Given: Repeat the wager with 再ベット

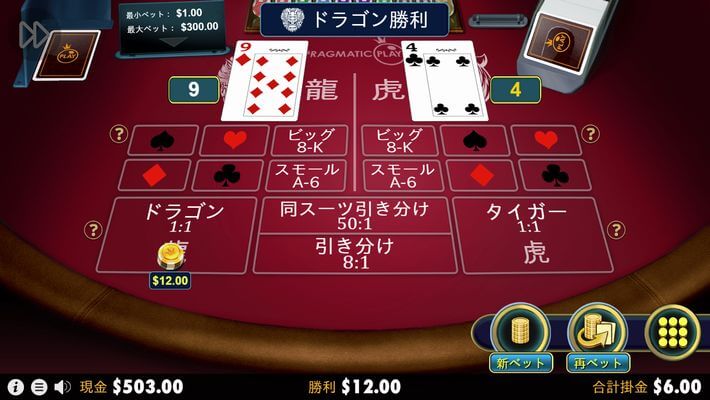Looking at the screenshot, I should pos(597,332).
